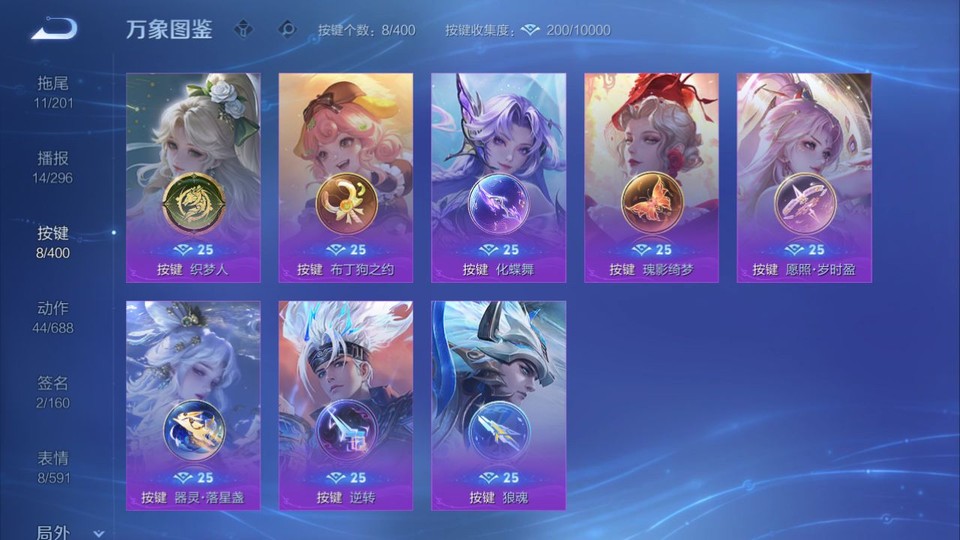Select the 瑰影绮梦 butterfly card
This screenshot has height=540, width=960.
[x=651, y=177]
